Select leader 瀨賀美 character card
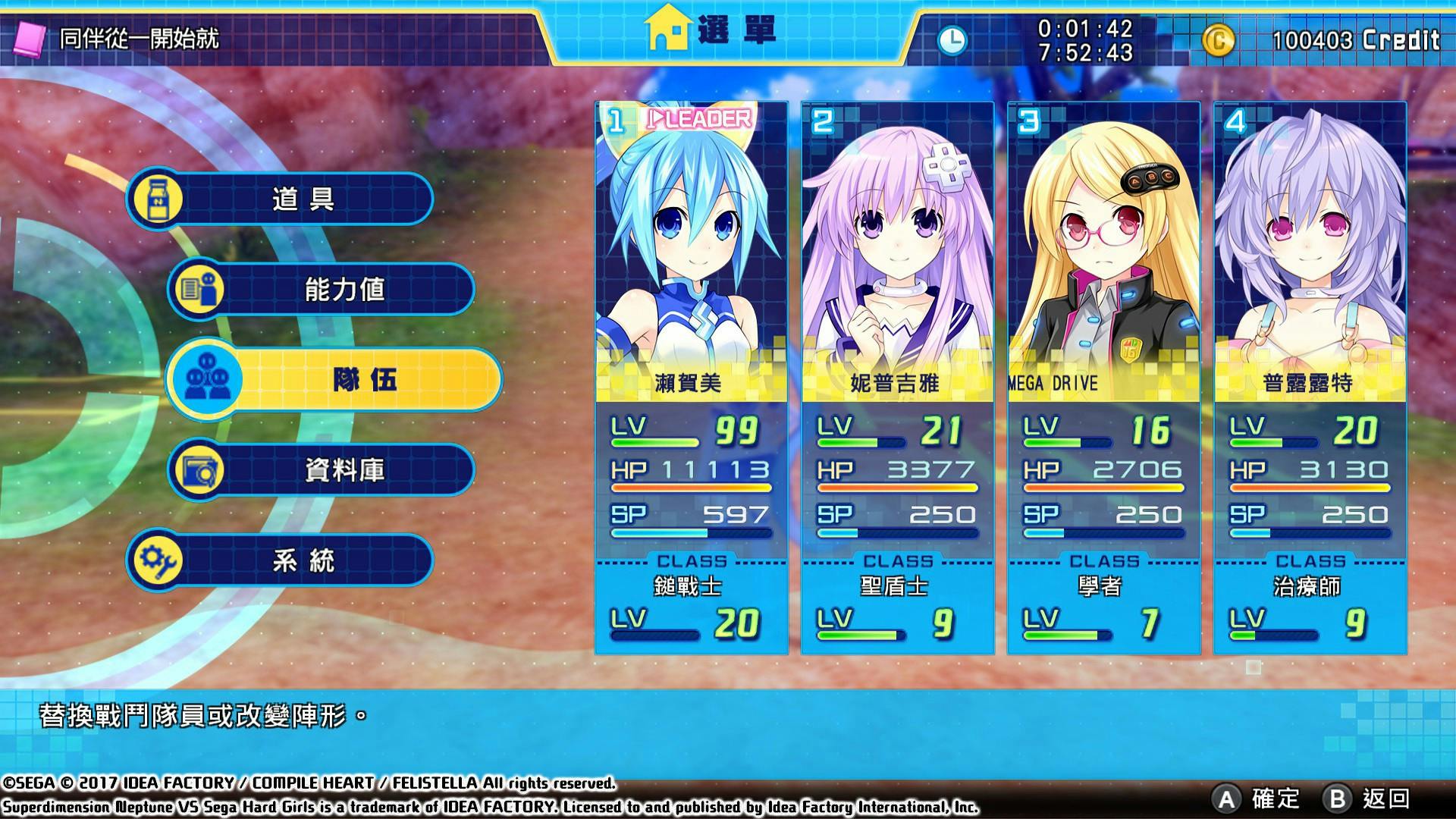This screenshot has width=1456, height=819. [x=691, y=377]
